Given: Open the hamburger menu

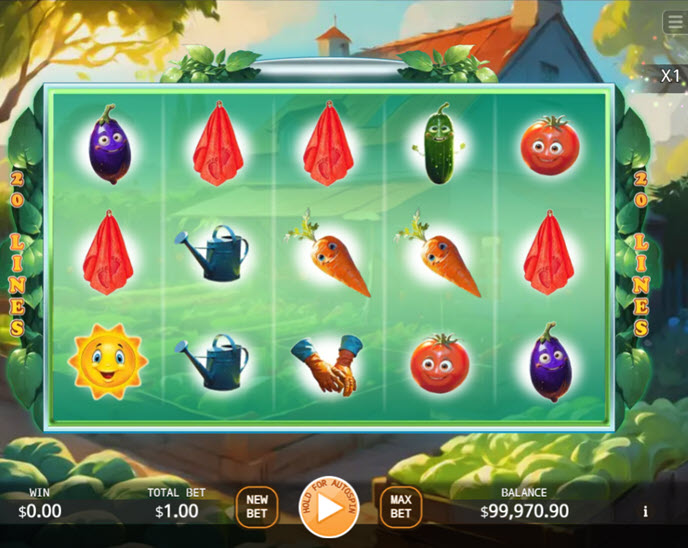Looking at the screenshot, I should pyautogui.click(x=676, y=22).
